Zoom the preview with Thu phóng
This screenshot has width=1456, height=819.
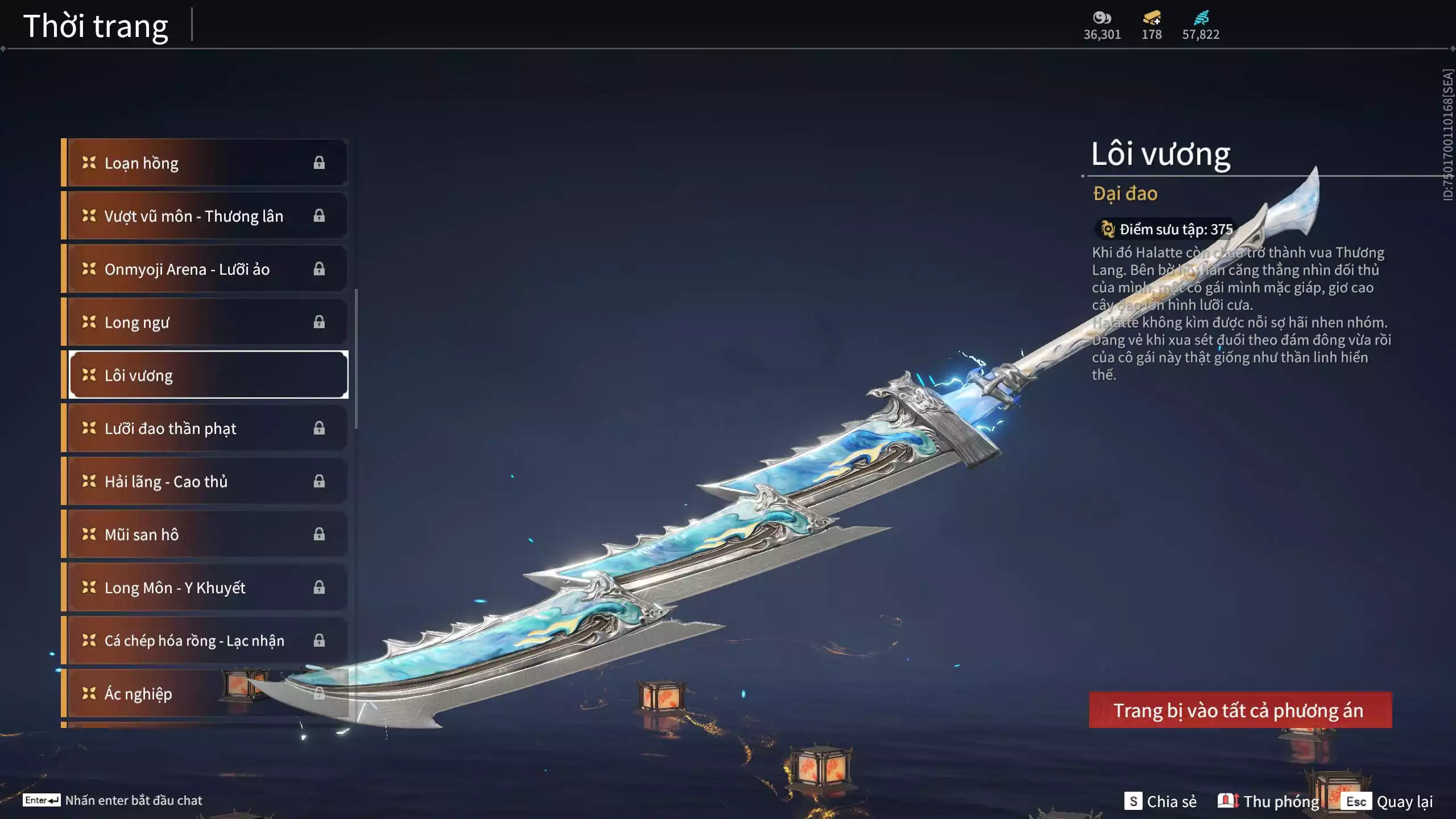tap(1268, 801)
